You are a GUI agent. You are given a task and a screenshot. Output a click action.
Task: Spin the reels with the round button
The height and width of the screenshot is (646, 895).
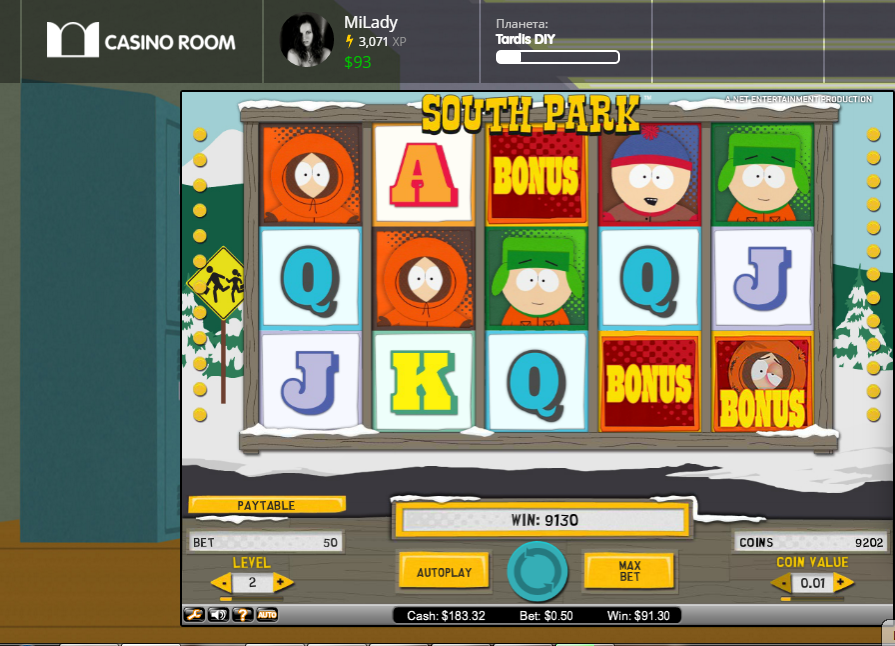tap(537, 571)
